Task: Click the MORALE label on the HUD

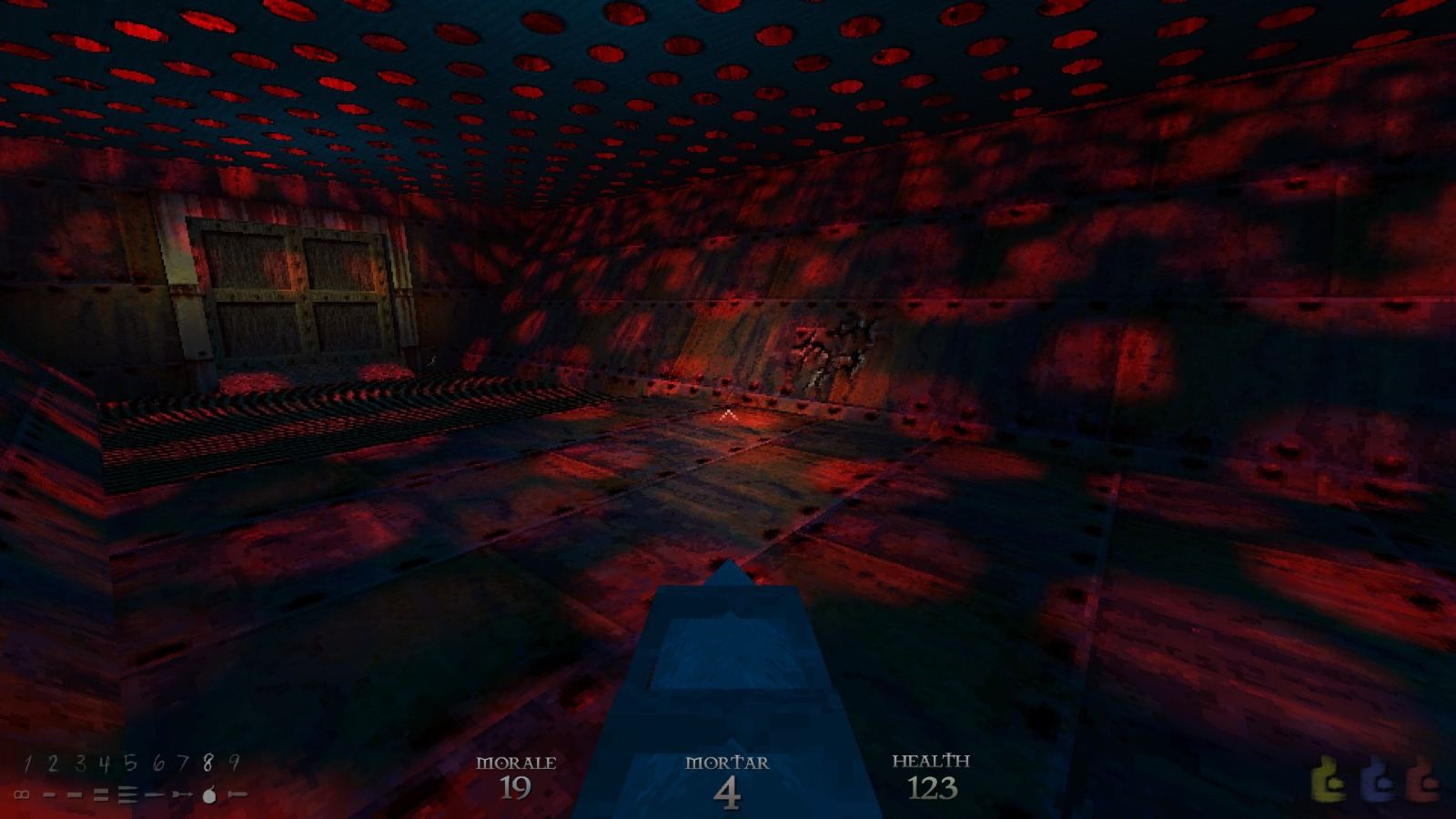Action: tap(517, 764)
